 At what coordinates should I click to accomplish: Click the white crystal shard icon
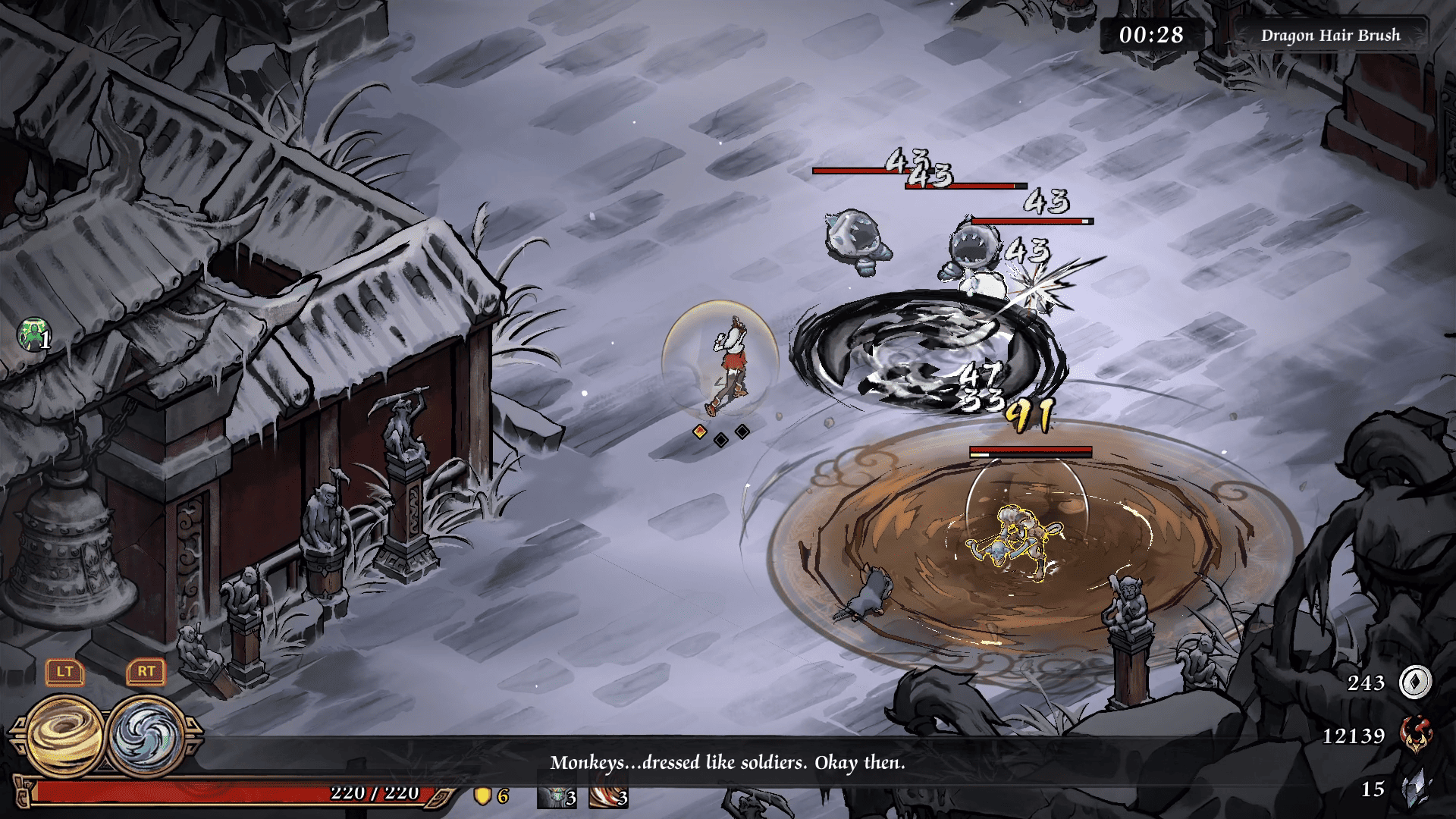click(1415, 789)
